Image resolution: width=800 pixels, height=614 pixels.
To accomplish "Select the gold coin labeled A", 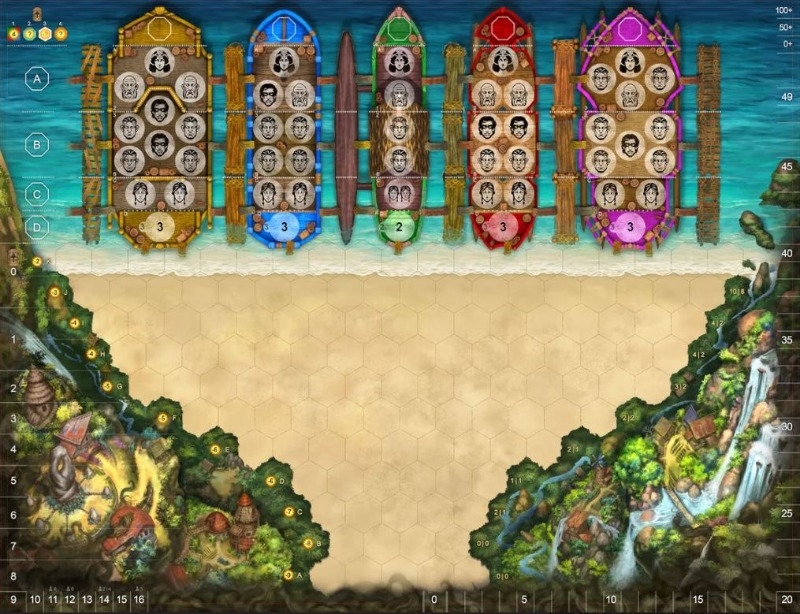I will pyautogui.click(x=288, y=575).
